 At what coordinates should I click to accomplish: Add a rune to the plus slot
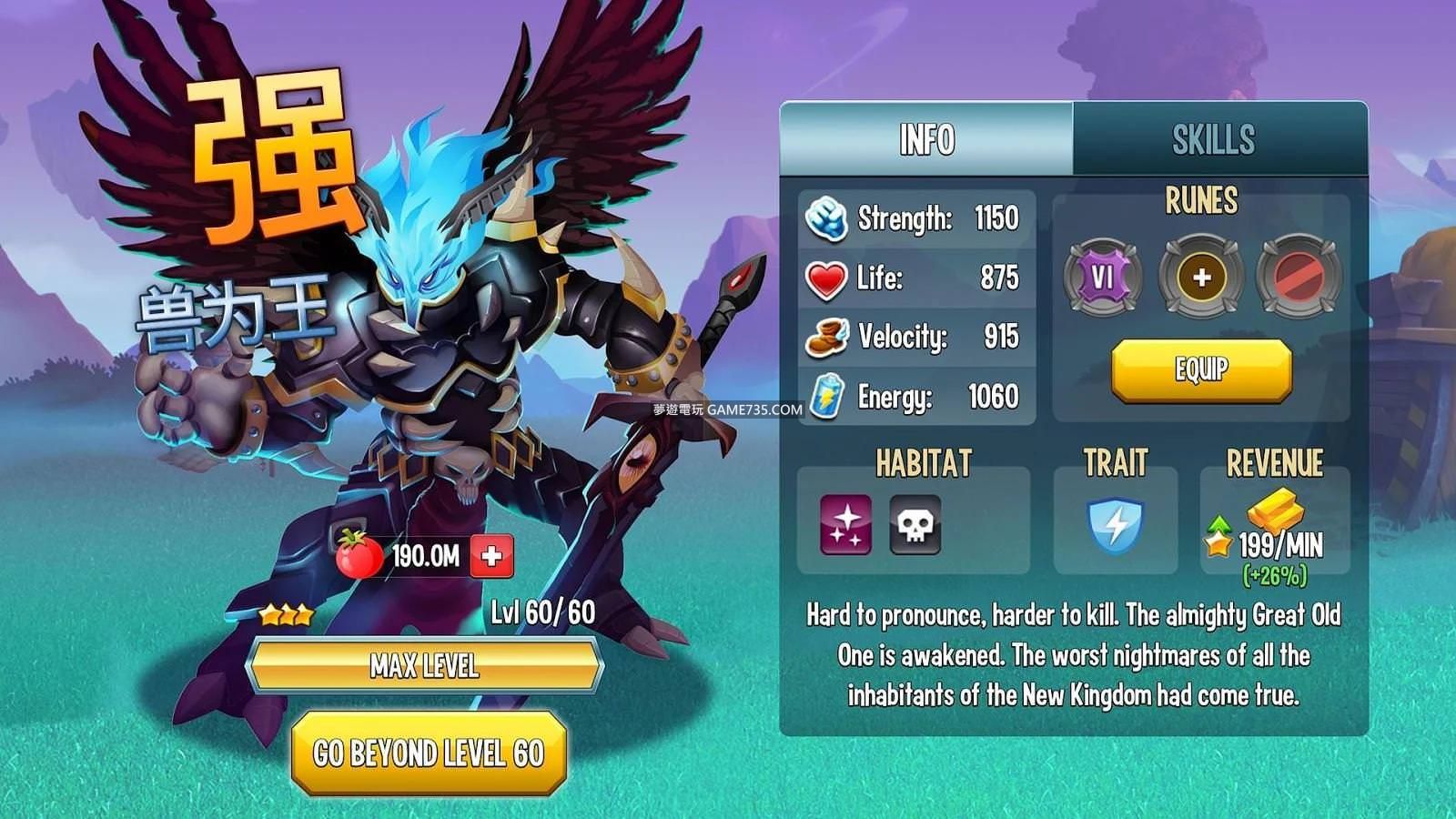pos(1201,277)
